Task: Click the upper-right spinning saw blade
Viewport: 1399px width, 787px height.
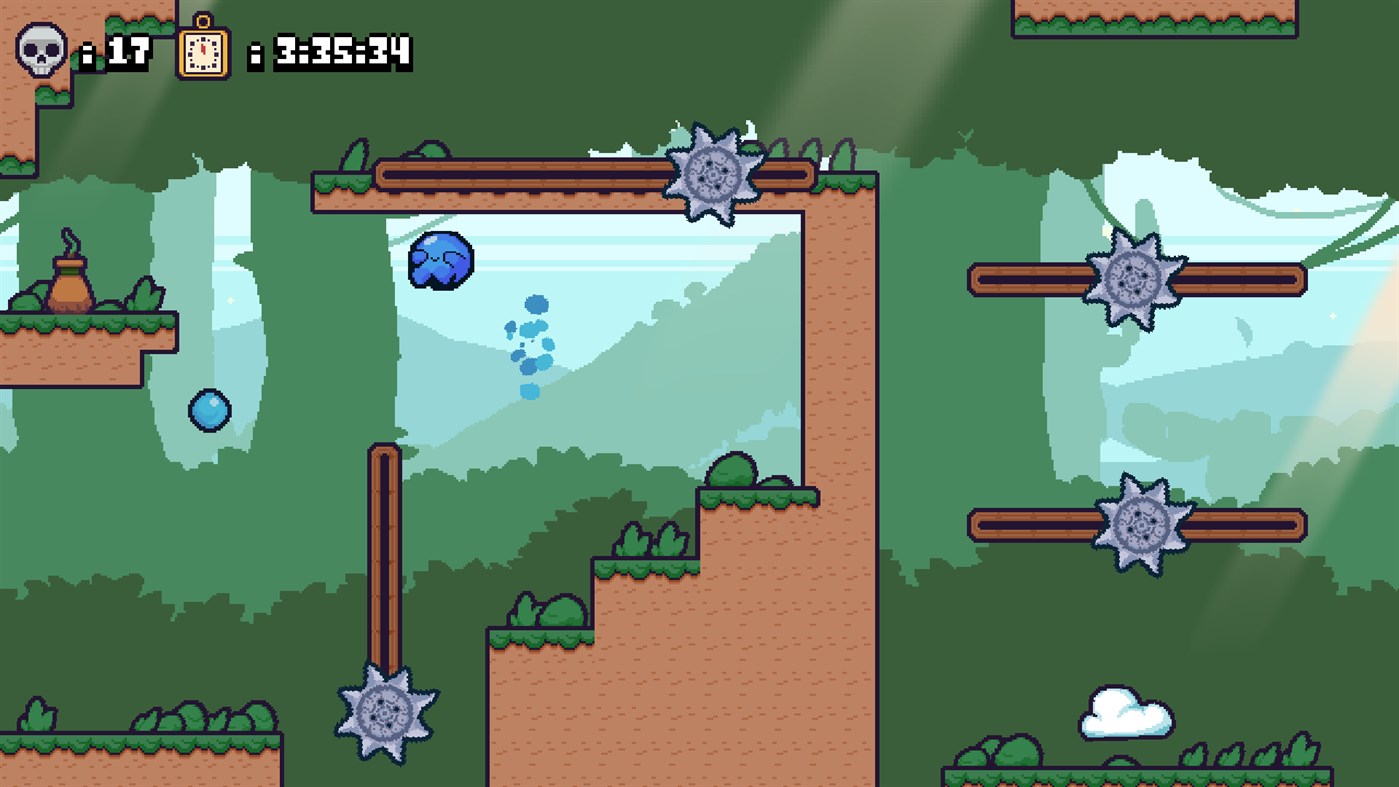Action: [x=1132, y=281]
